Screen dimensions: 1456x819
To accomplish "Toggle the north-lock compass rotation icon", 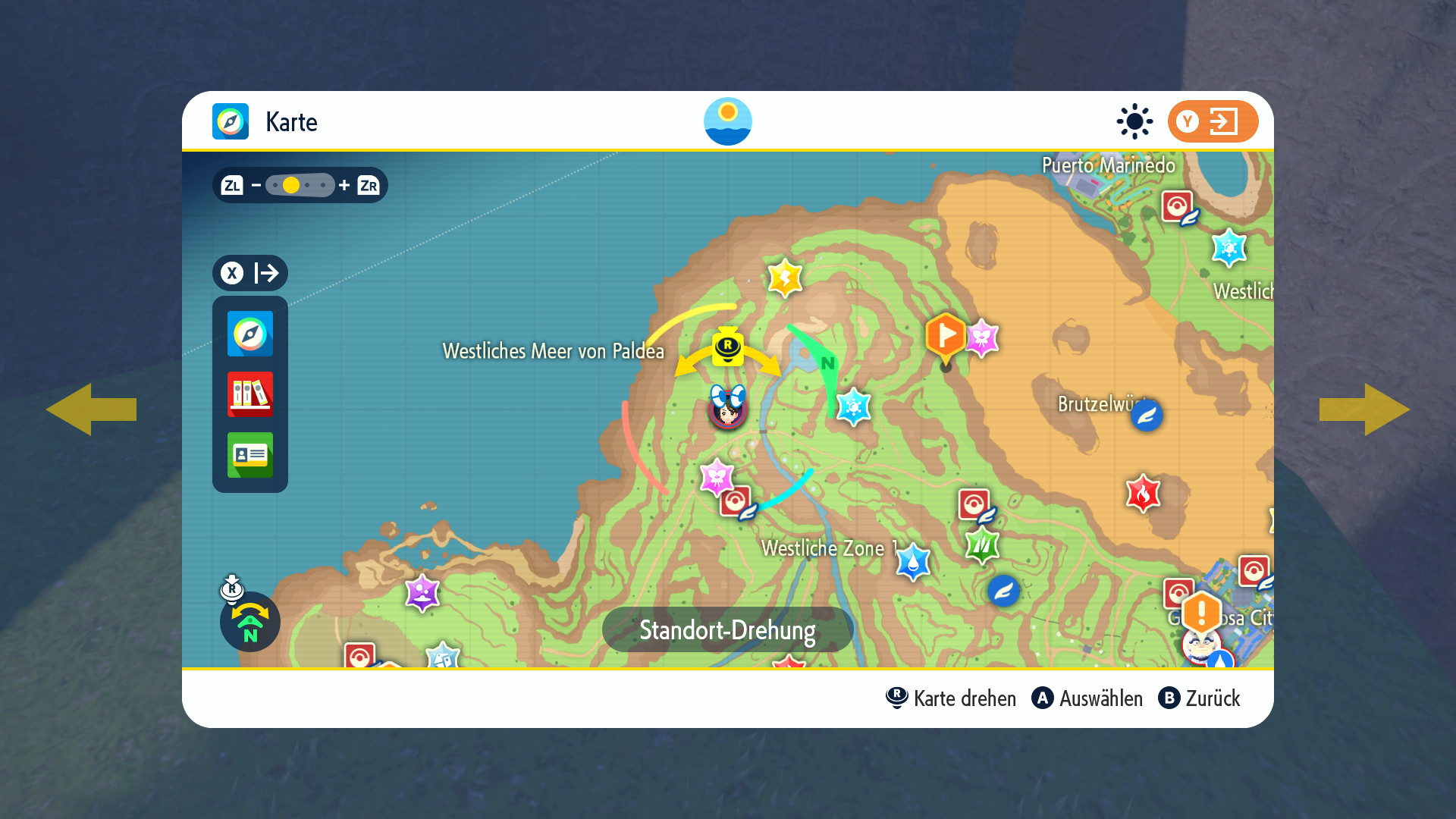I will pos(249,621).
